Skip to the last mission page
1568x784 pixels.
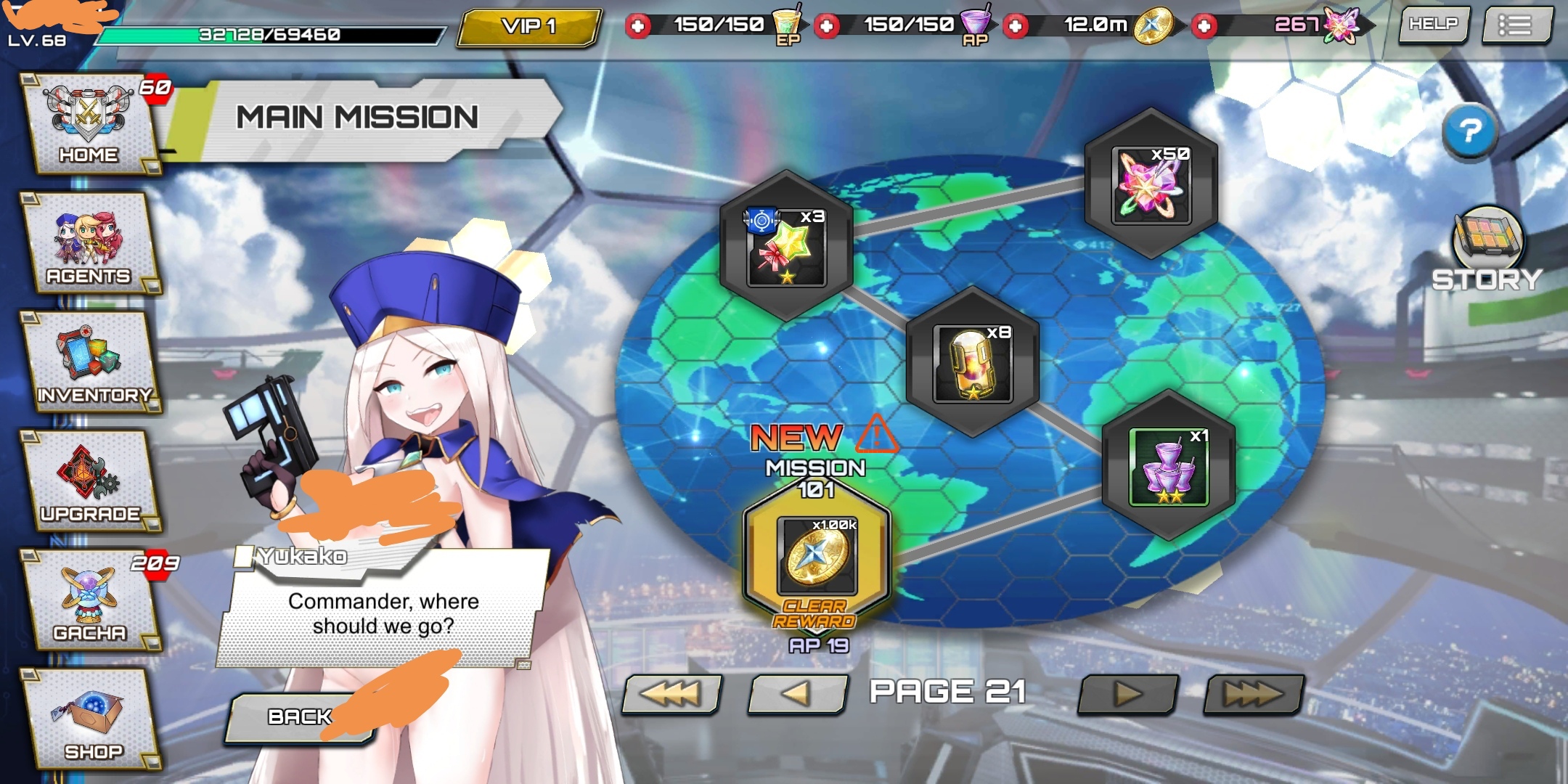(1253, 694)
